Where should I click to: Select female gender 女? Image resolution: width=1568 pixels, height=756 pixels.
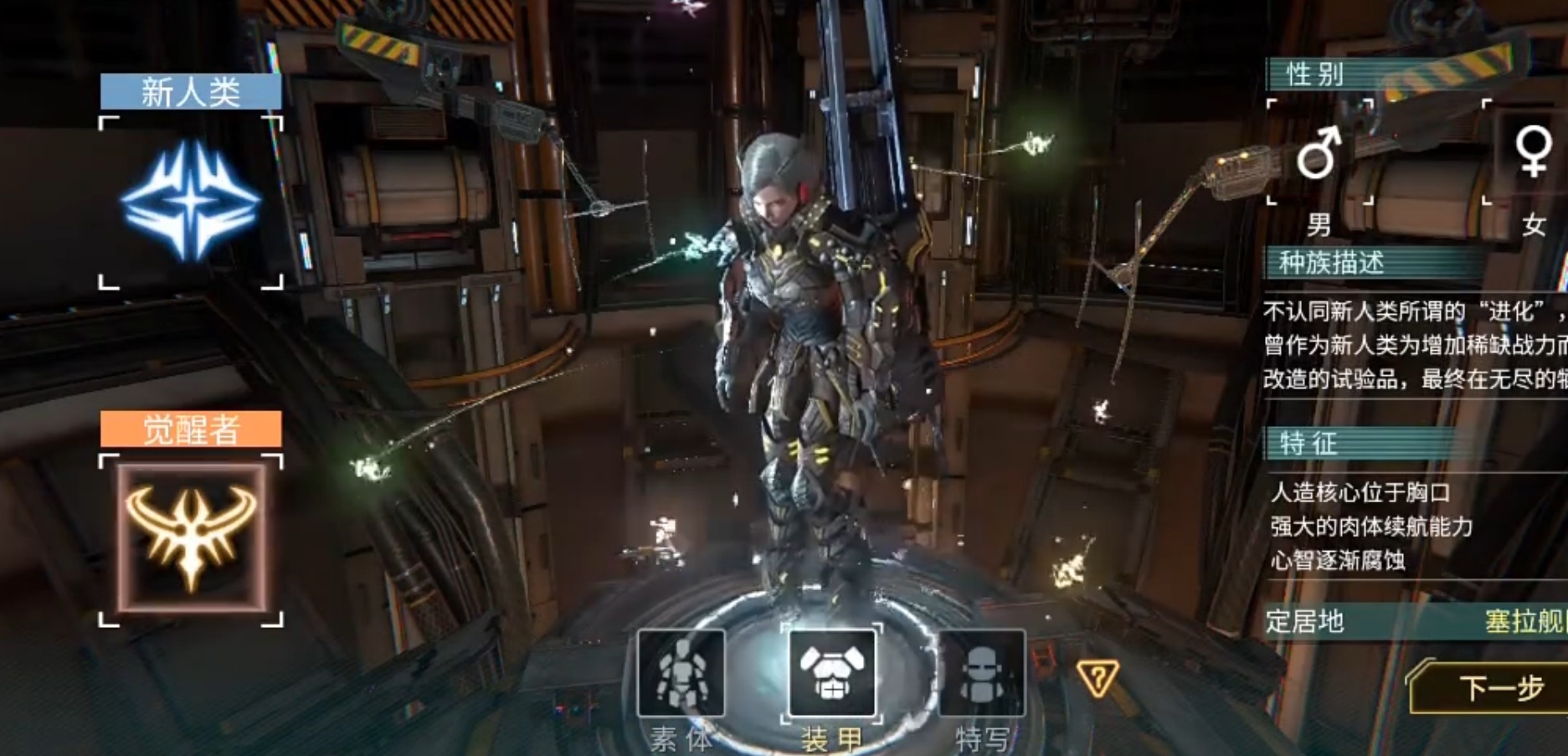pos(1532,153)
